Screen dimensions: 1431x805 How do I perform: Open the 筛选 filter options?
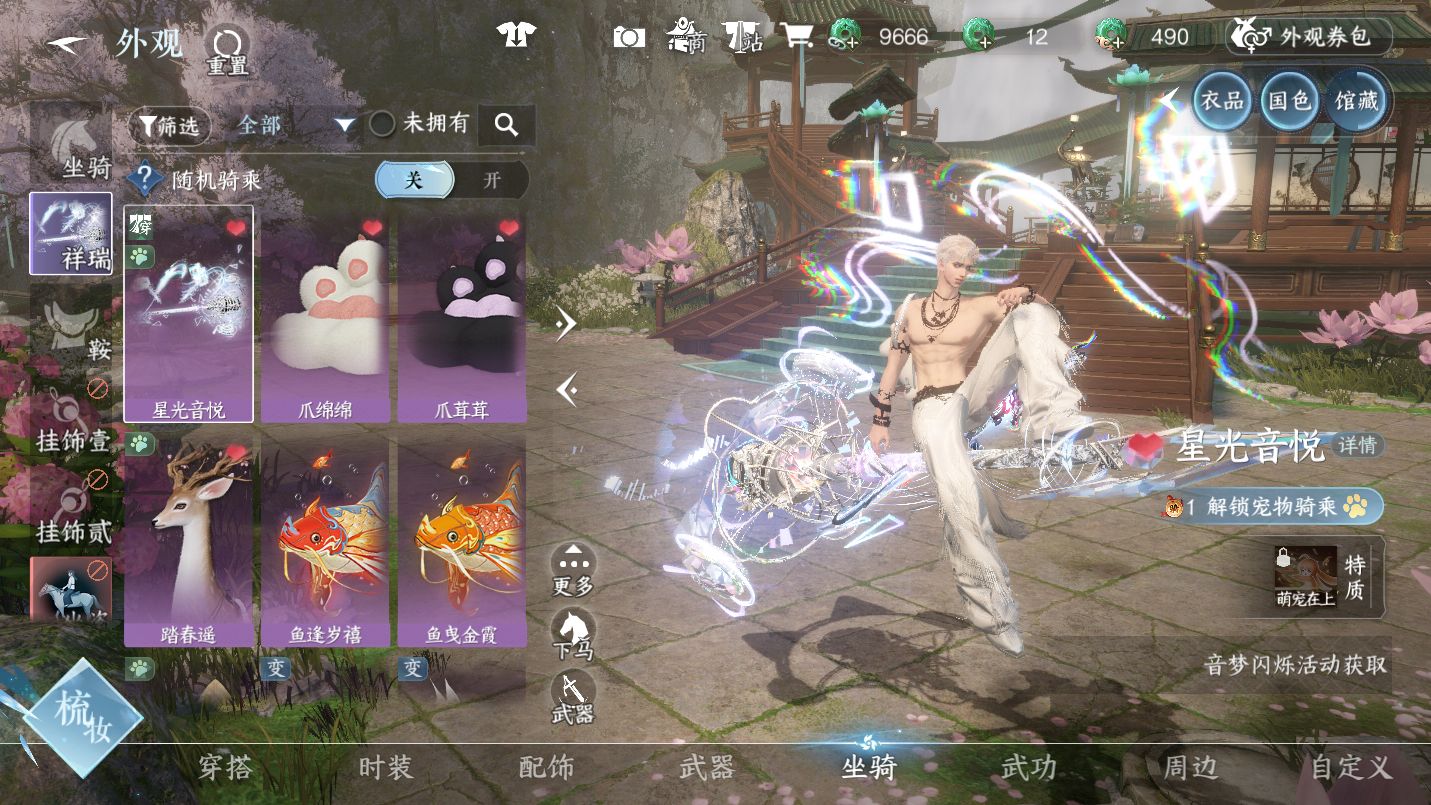tap(169, 125)
